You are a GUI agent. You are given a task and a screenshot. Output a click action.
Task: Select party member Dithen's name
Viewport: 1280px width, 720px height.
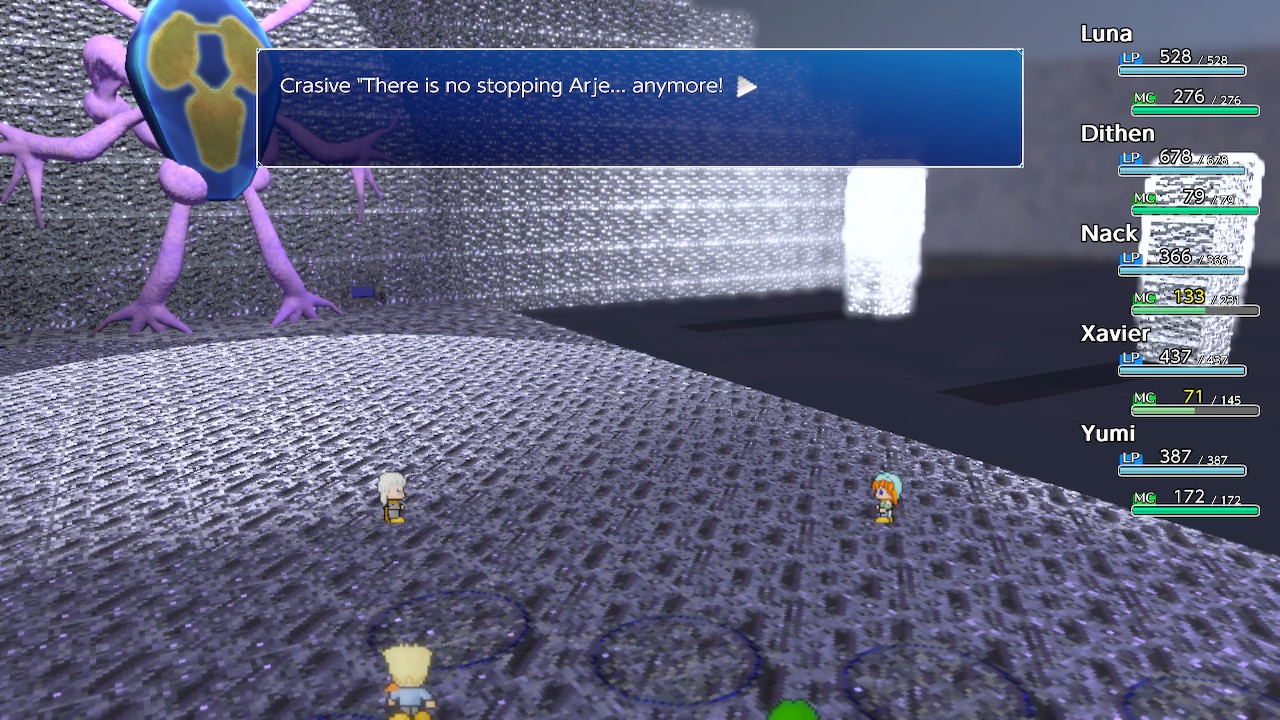tap(1117, 133)
